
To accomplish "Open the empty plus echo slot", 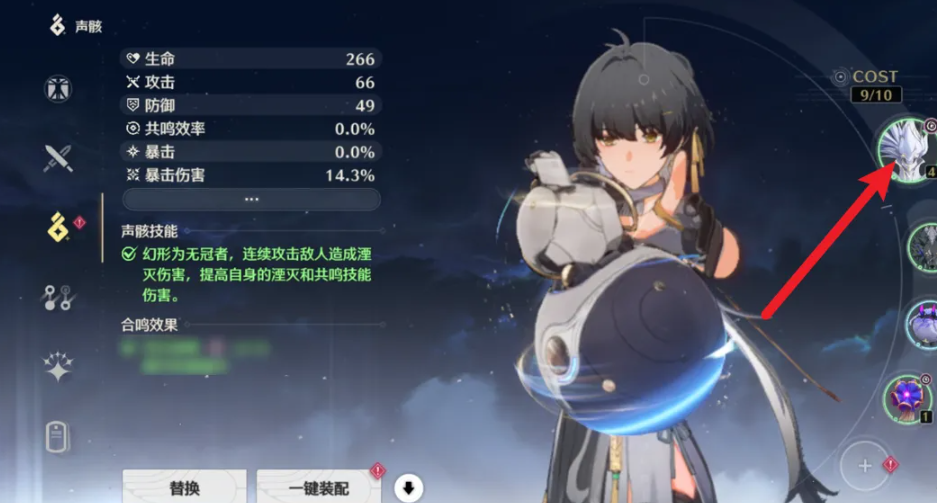I will point(864,464).
